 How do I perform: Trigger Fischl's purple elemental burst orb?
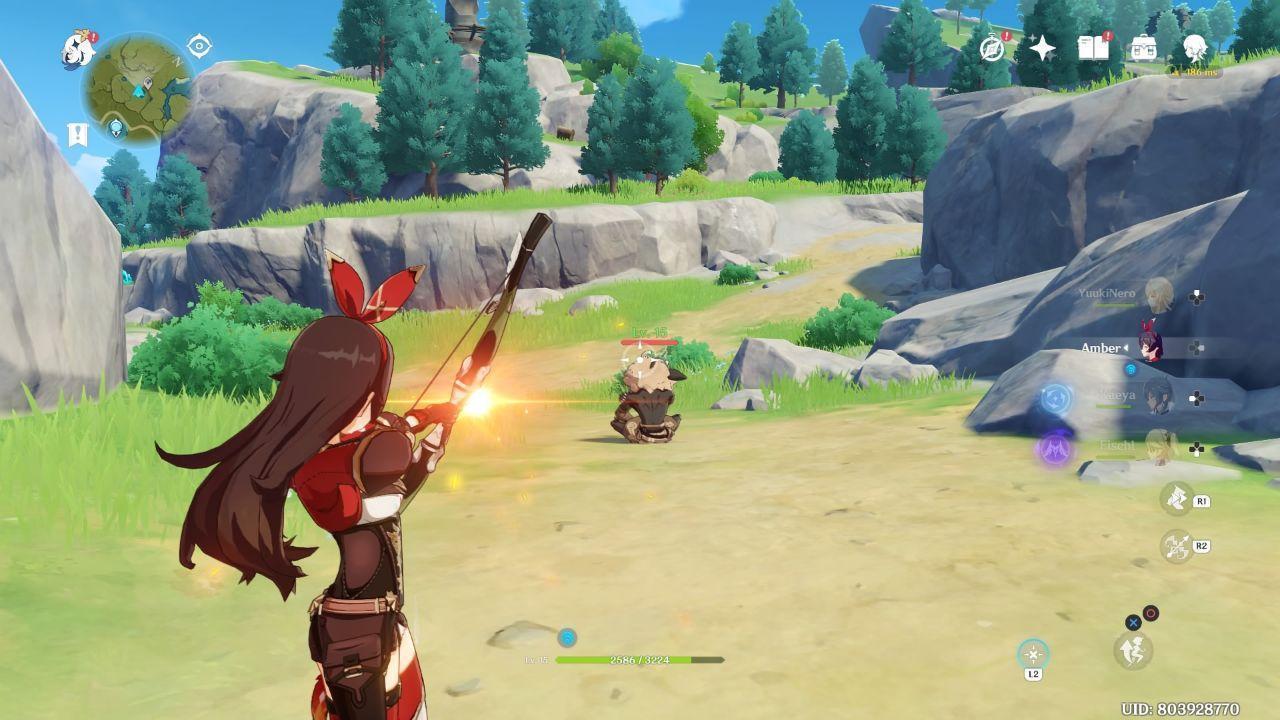1055,449
